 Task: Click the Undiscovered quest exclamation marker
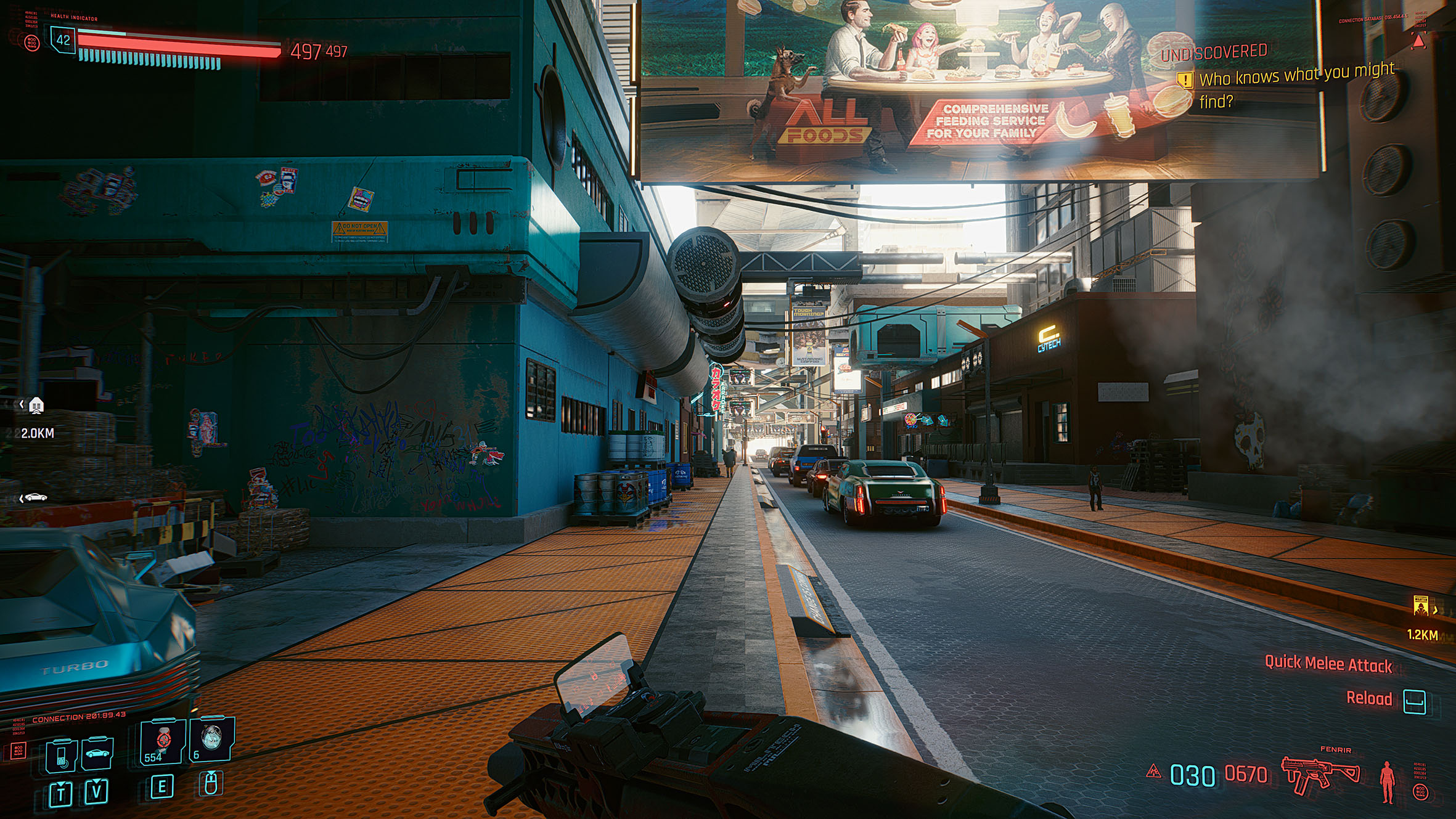[1185, 80]
